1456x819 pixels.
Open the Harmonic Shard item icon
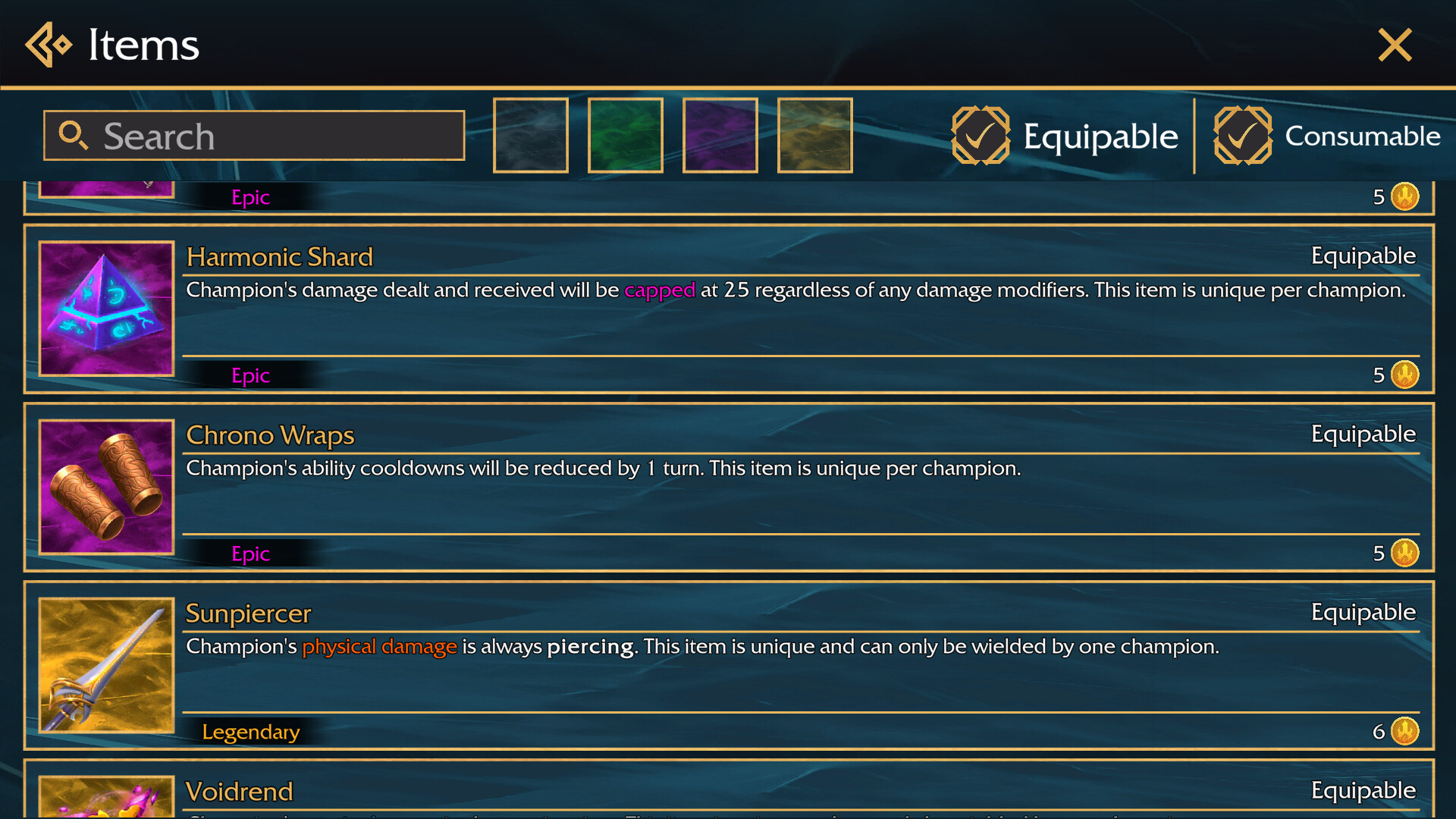click(106, 309)
